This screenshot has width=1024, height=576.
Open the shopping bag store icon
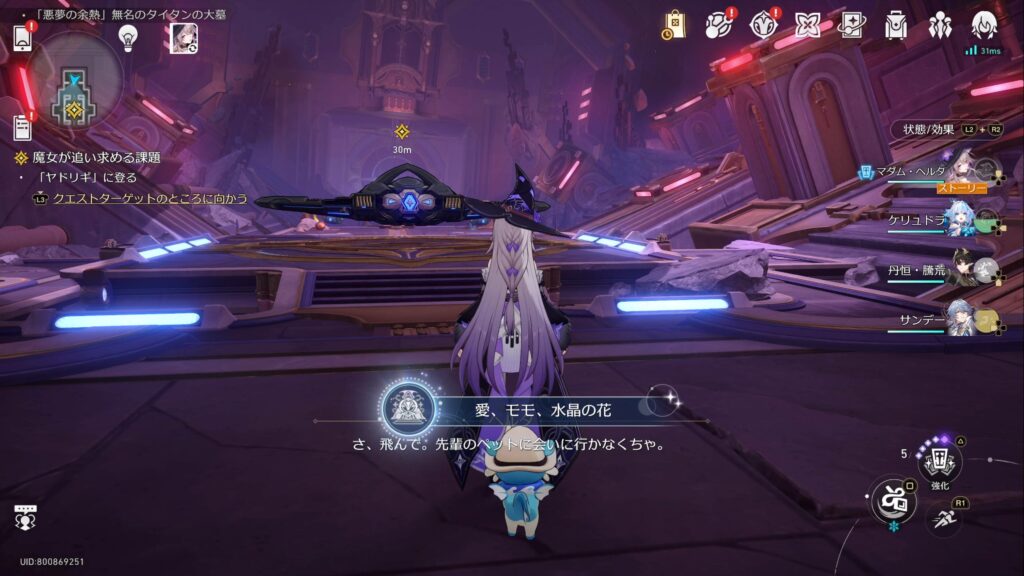[674, 25]
